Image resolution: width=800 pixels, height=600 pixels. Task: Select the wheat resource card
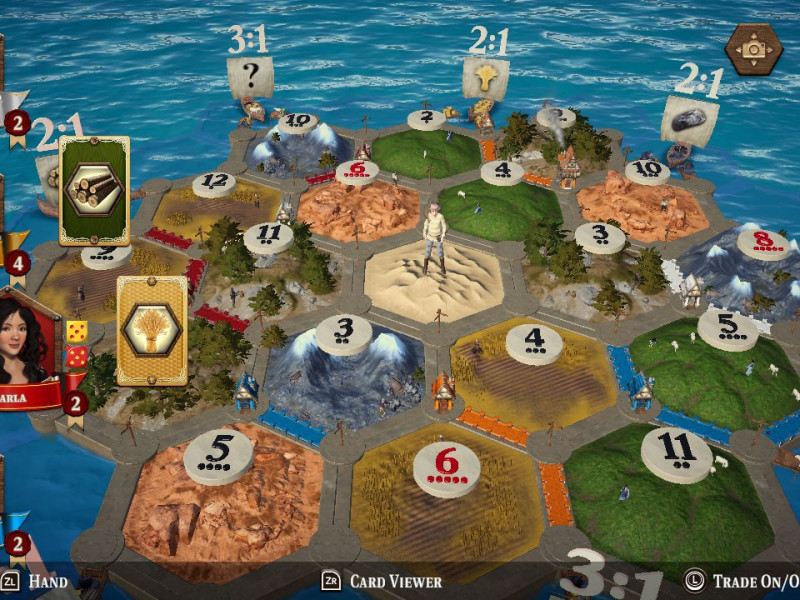click(x=152, y=331)
